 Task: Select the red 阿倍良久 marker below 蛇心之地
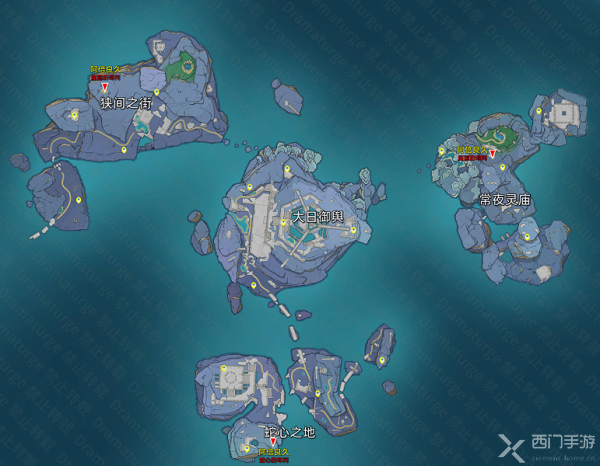(274, 441)
